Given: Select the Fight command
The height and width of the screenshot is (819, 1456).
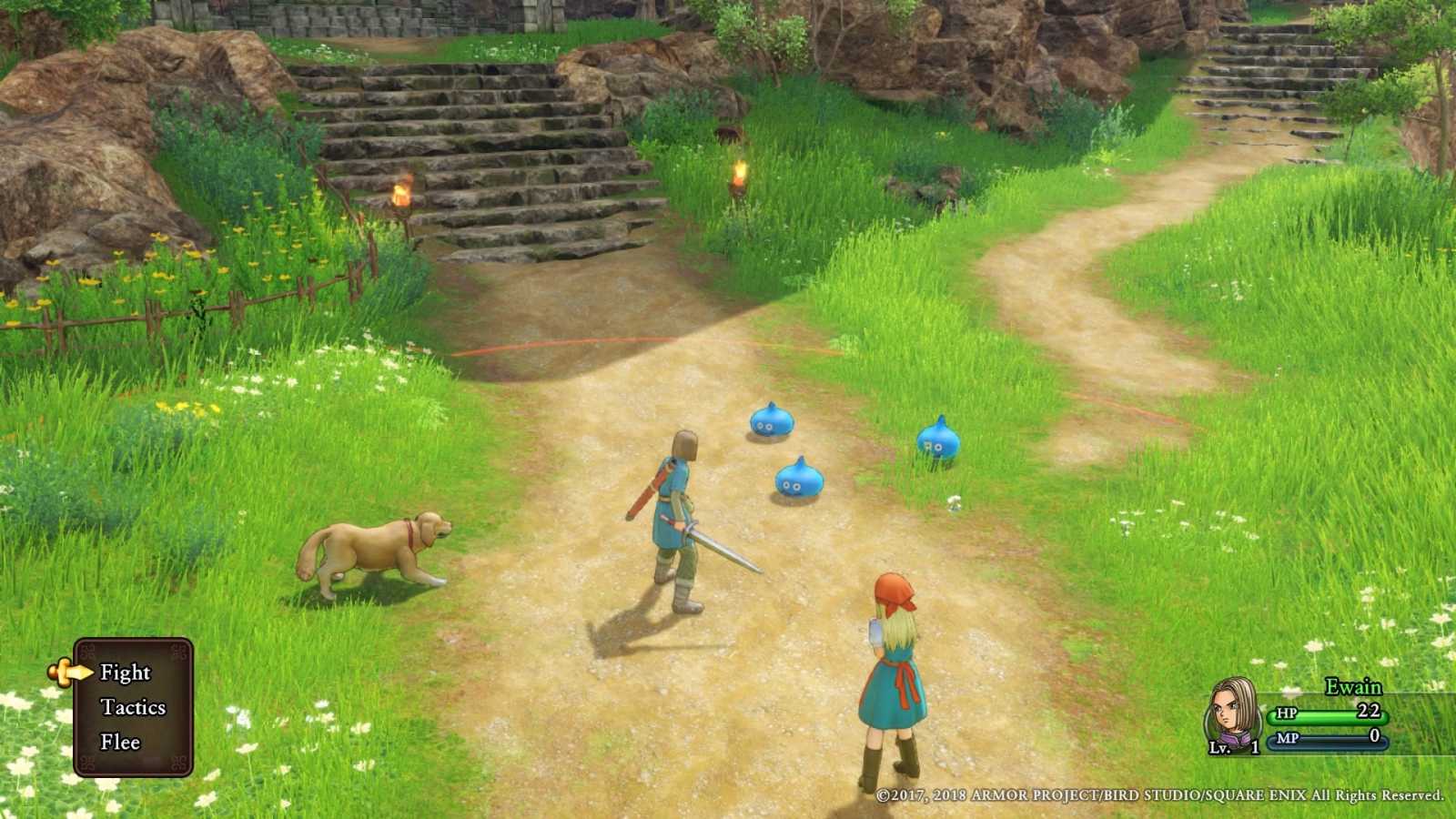Looking at the screenshot, I should [124, 673].
